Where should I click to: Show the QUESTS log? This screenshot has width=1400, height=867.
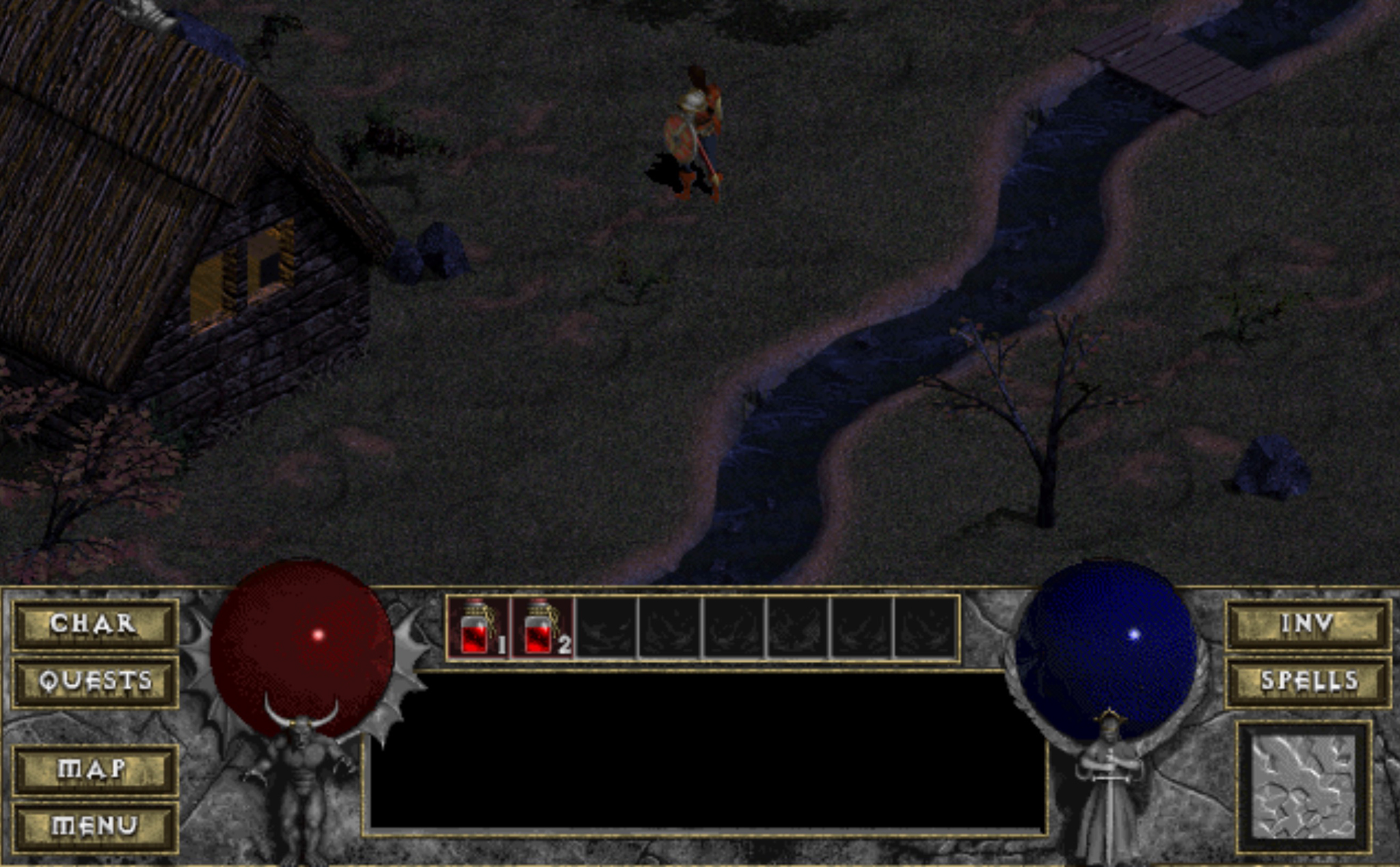coord(94,681)
